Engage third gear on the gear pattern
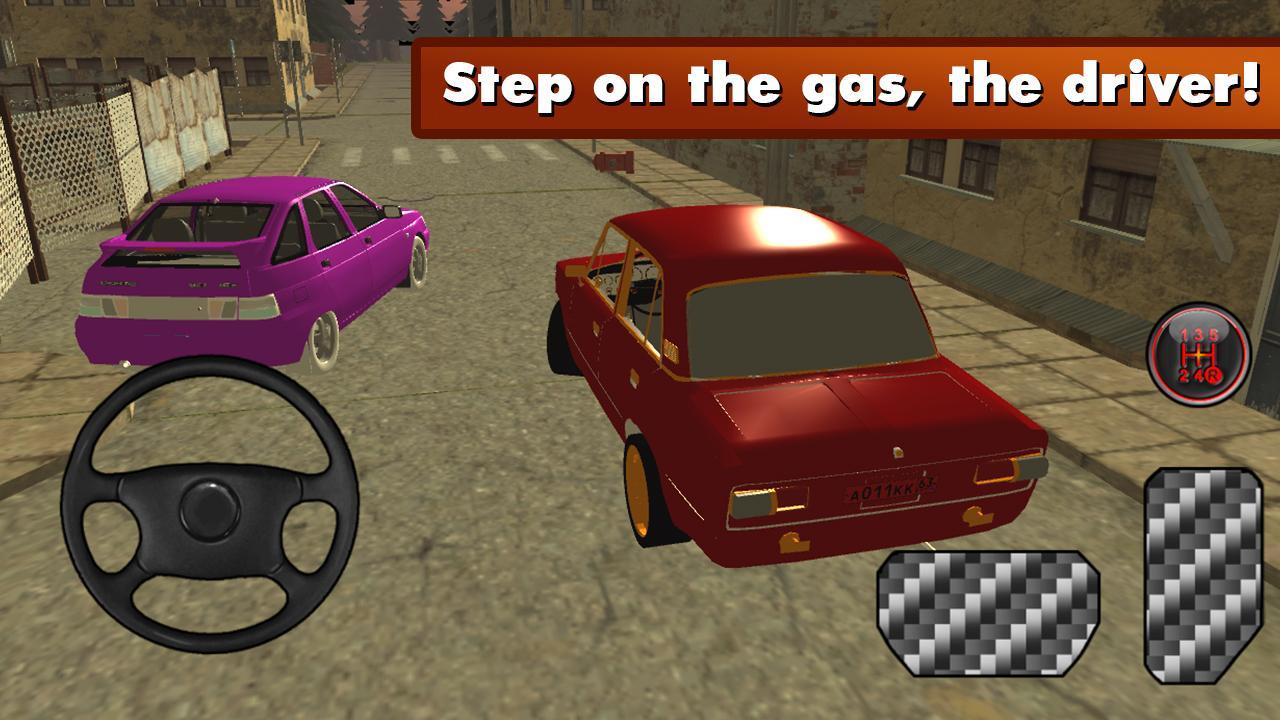 point(1197,334)
